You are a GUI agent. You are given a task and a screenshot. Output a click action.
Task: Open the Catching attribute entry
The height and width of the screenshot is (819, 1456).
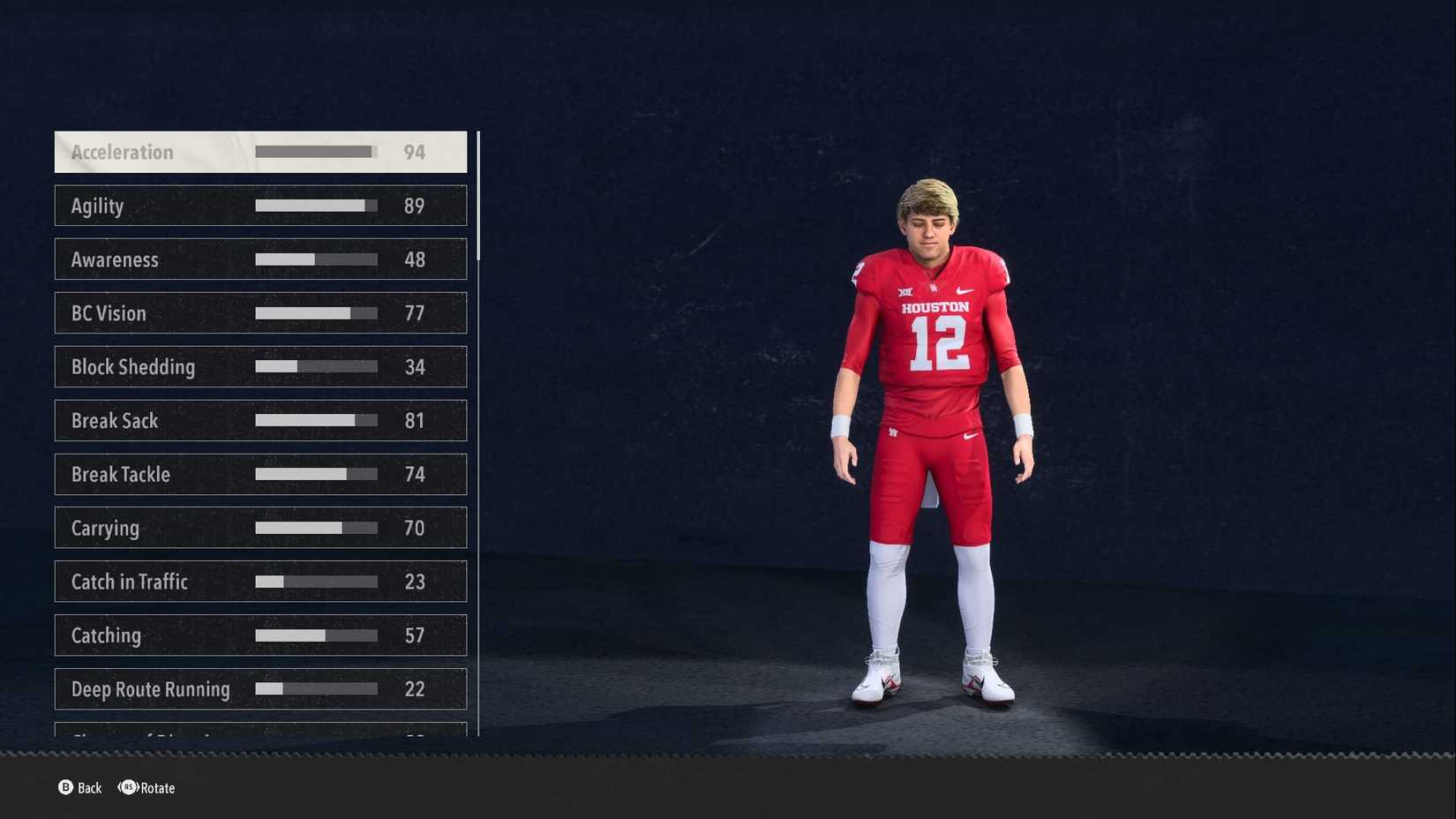pos(260,635)
